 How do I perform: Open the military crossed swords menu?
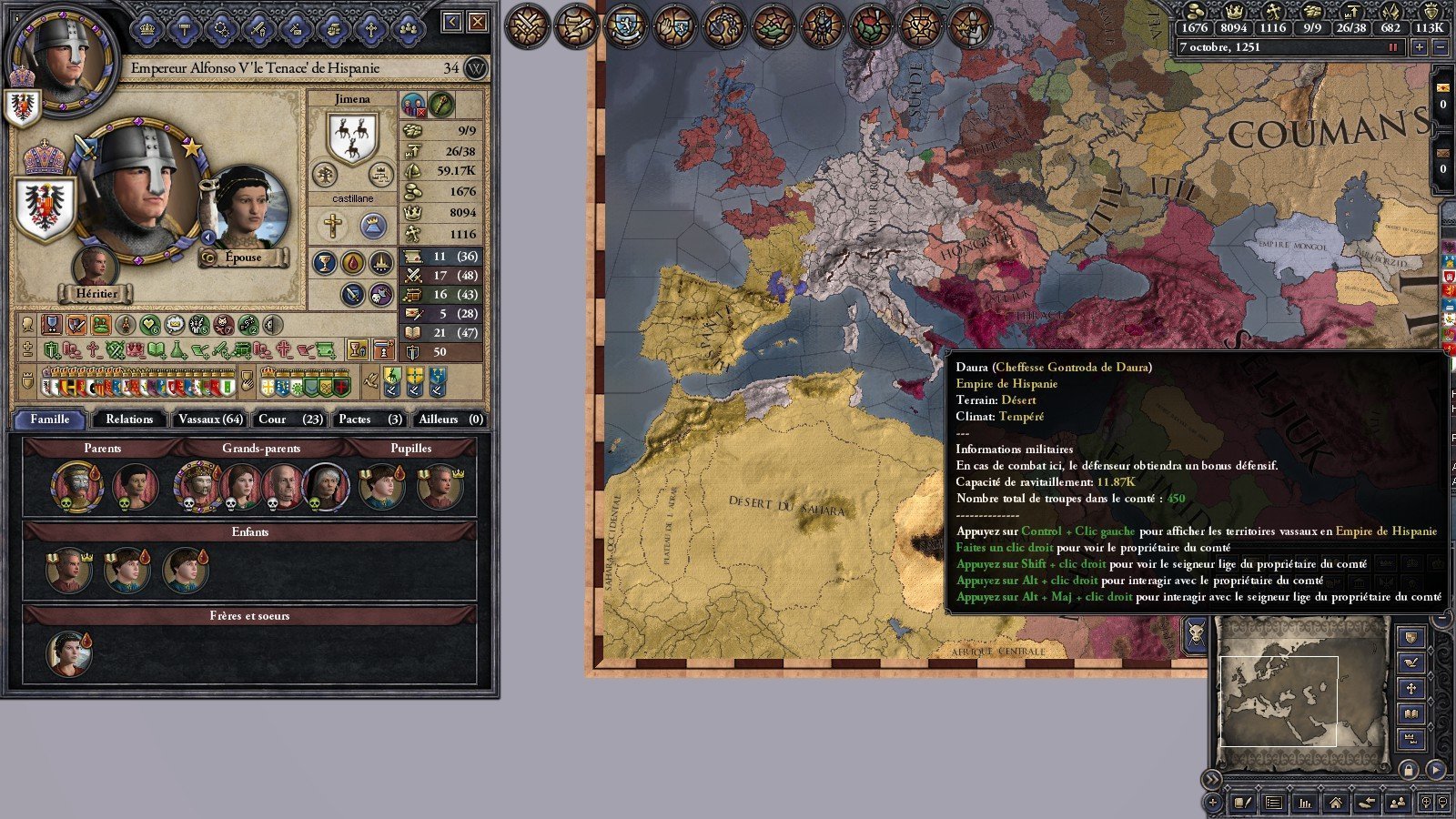(x=528, y=25)
